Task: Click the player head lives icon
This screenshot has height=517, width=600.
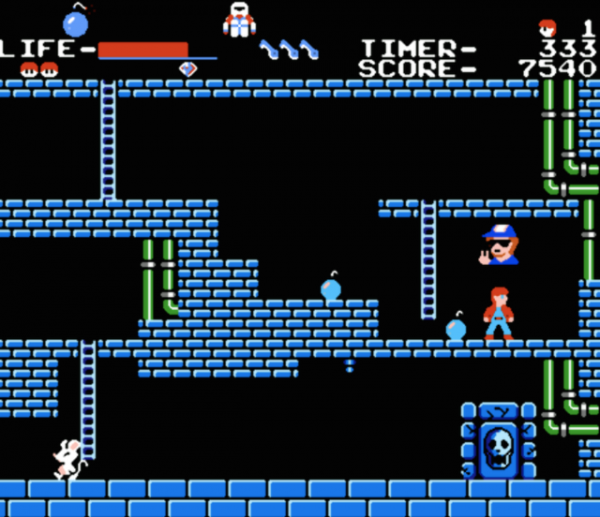Action: [x=547, y=26]
